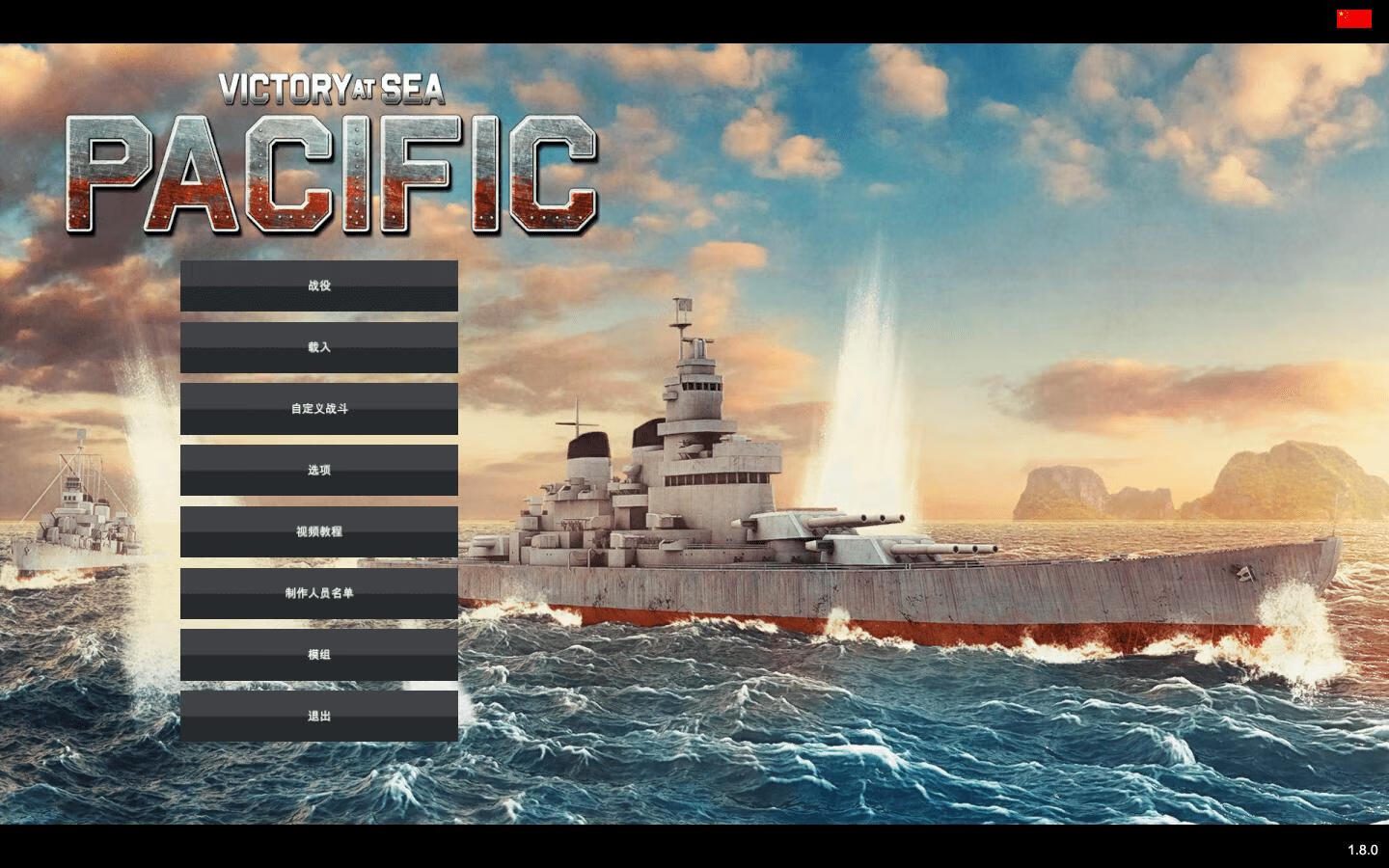Screen dimensions: 1389x868
Task: Open the 模组 mods menu
Action: pos(319,655)
